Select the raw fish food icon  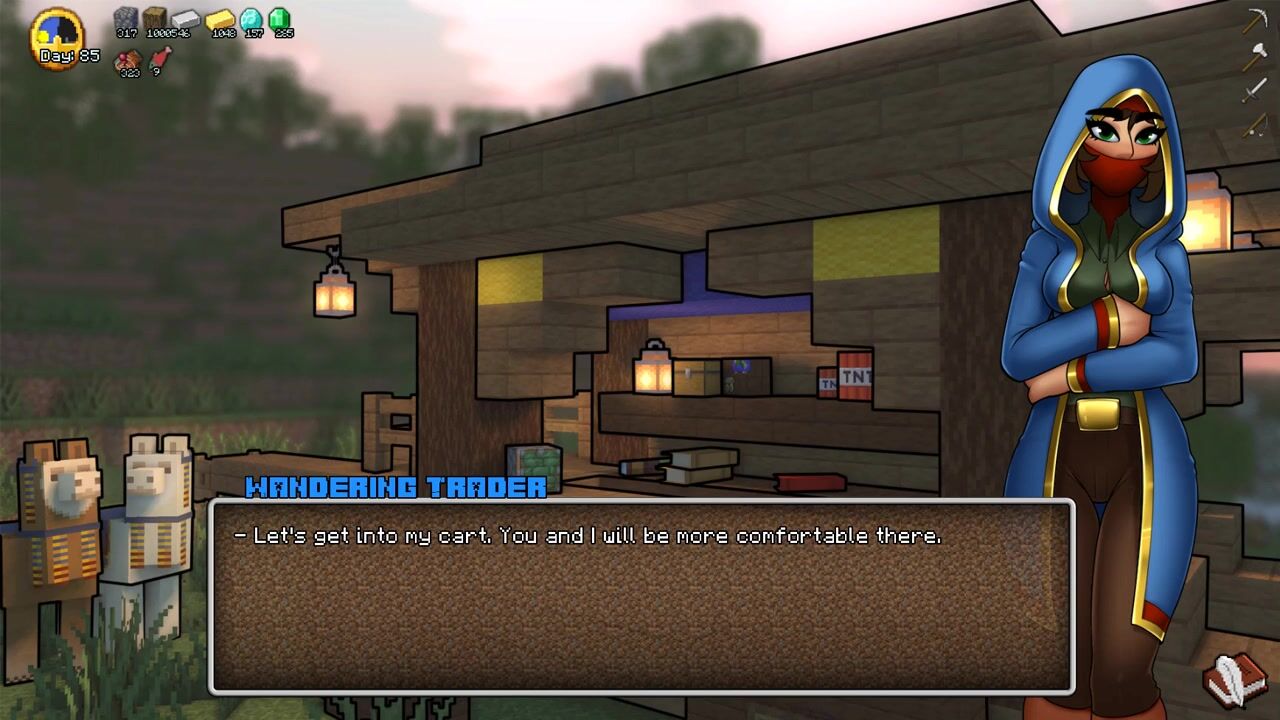tap(159, 60)
